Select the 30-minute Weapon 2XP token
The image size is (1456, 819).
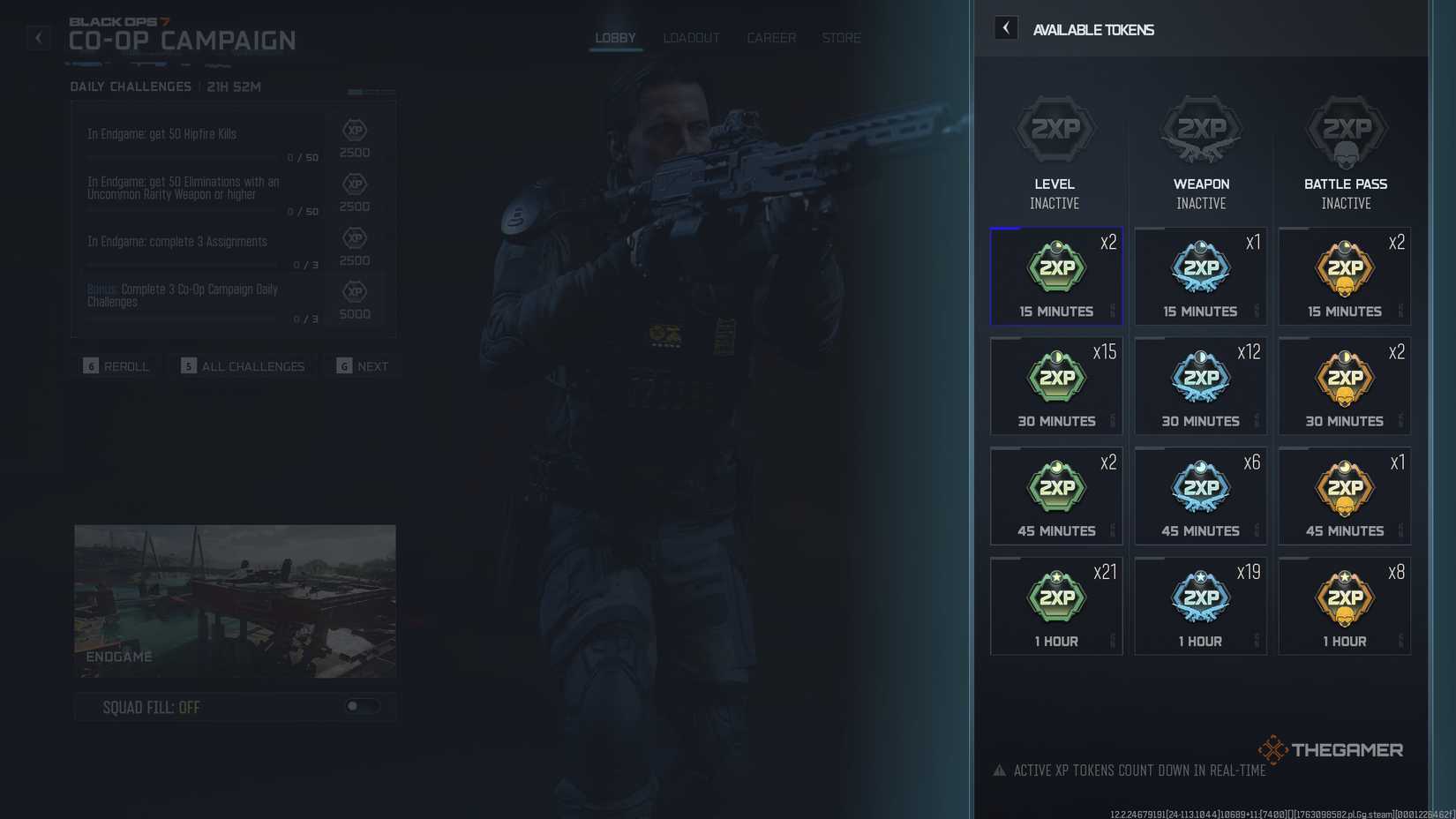tap(1200, 386)
